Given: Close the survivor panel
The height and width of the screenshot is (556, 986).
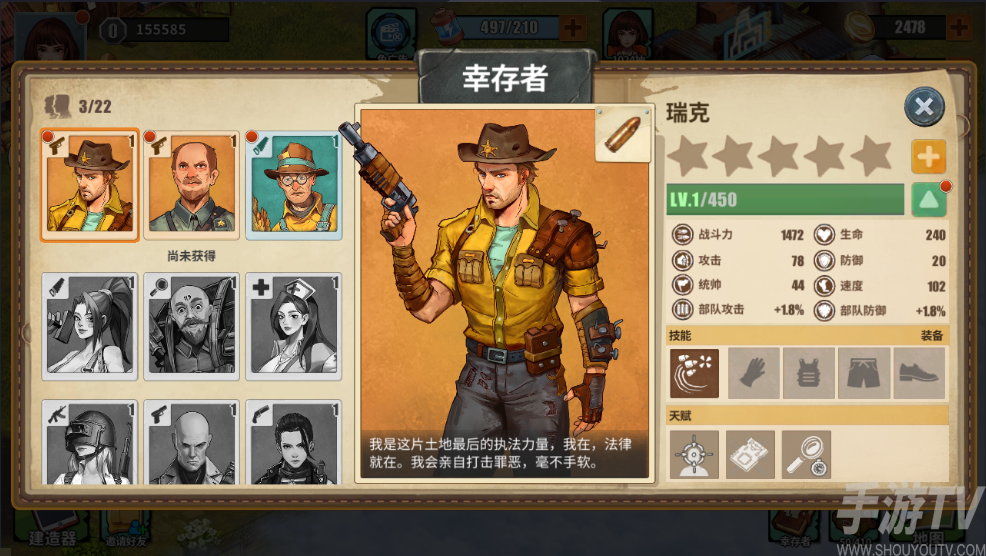Looking at the screenshot, I should click(x=924, y=107).
